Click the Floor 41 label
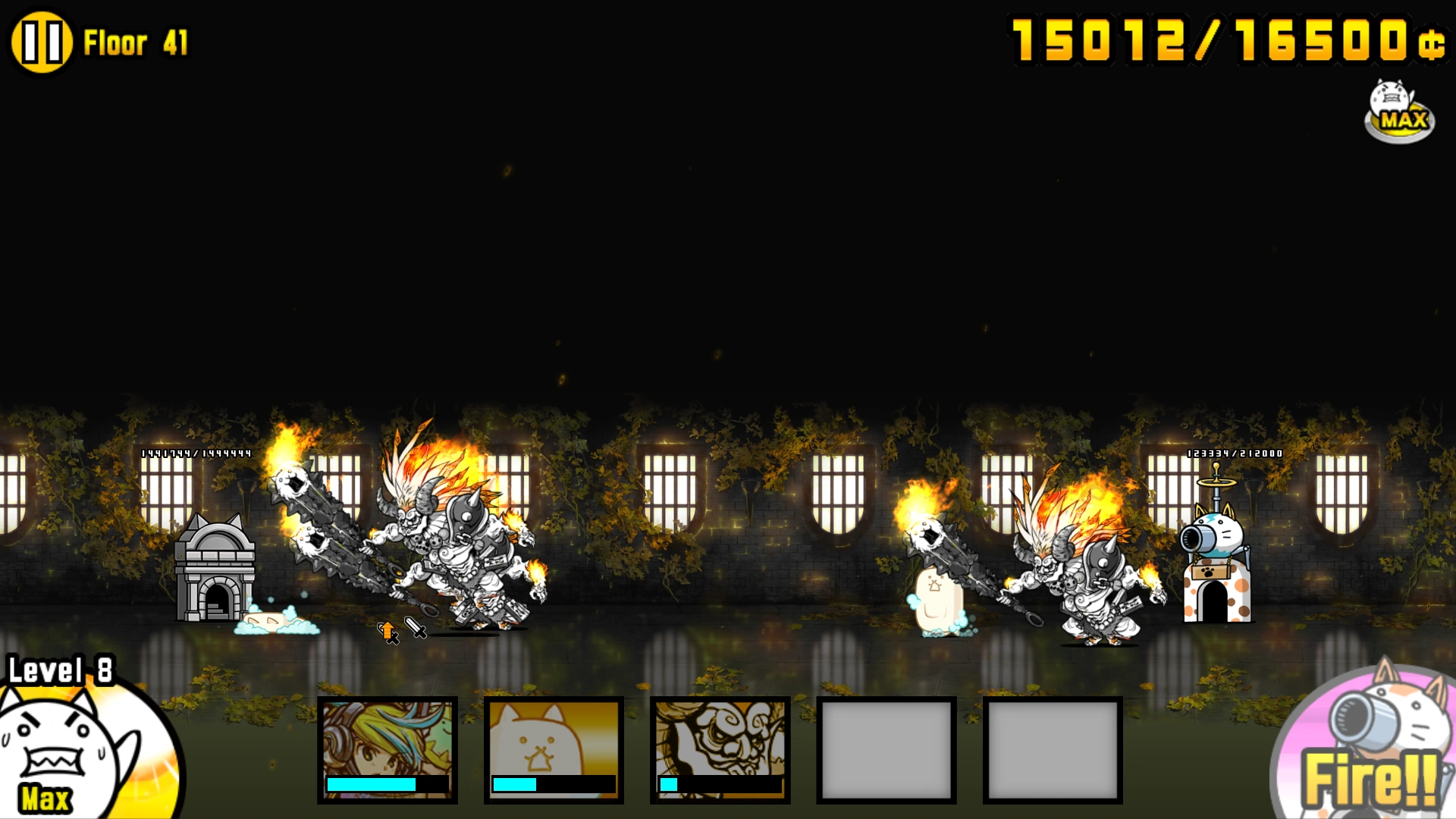 (x=136, y=43)
